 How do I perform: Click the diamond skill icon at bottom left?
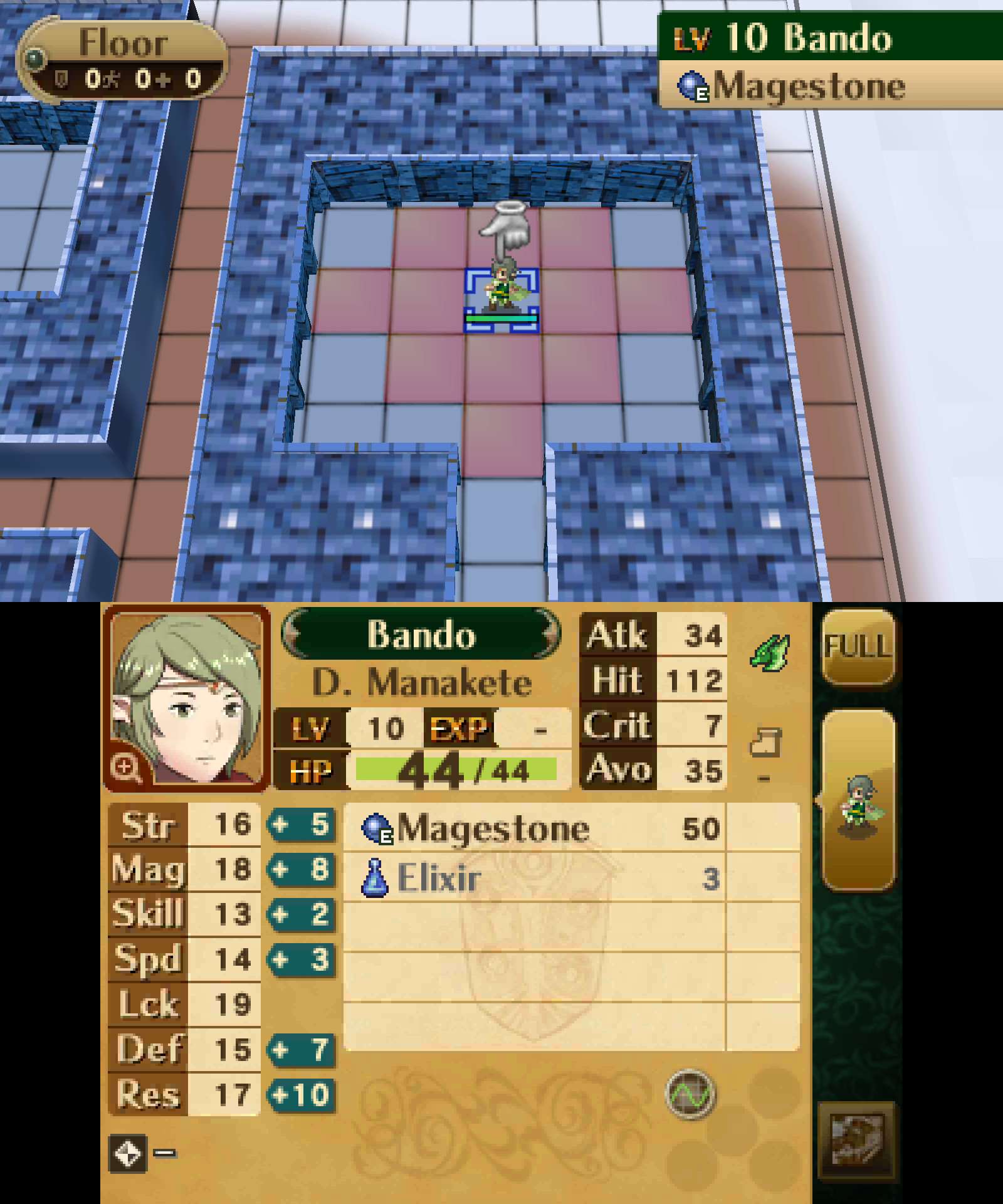[129, 1153]
